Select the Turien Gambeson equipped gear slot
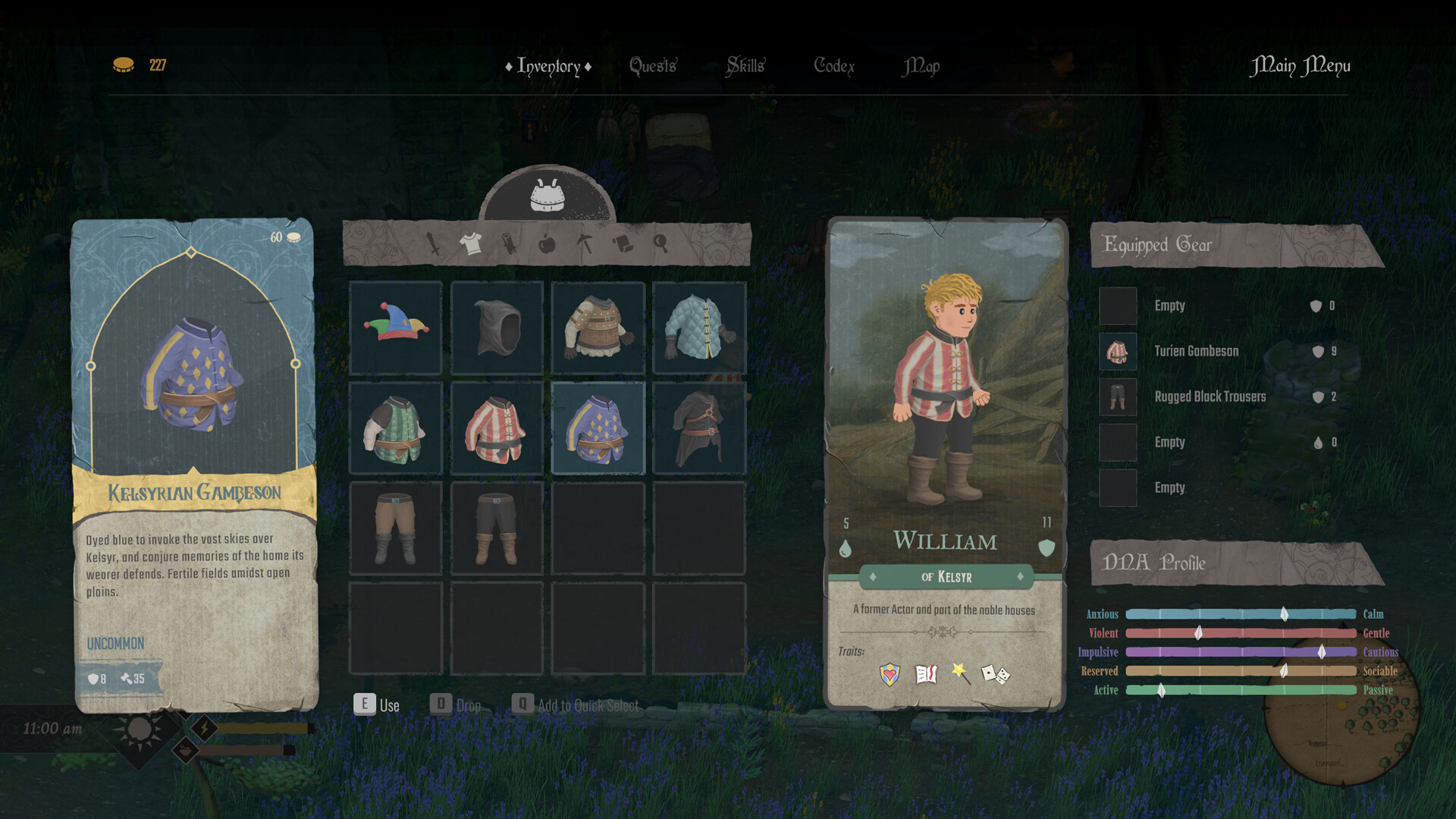1456x819 pixels. [1117, 352]
